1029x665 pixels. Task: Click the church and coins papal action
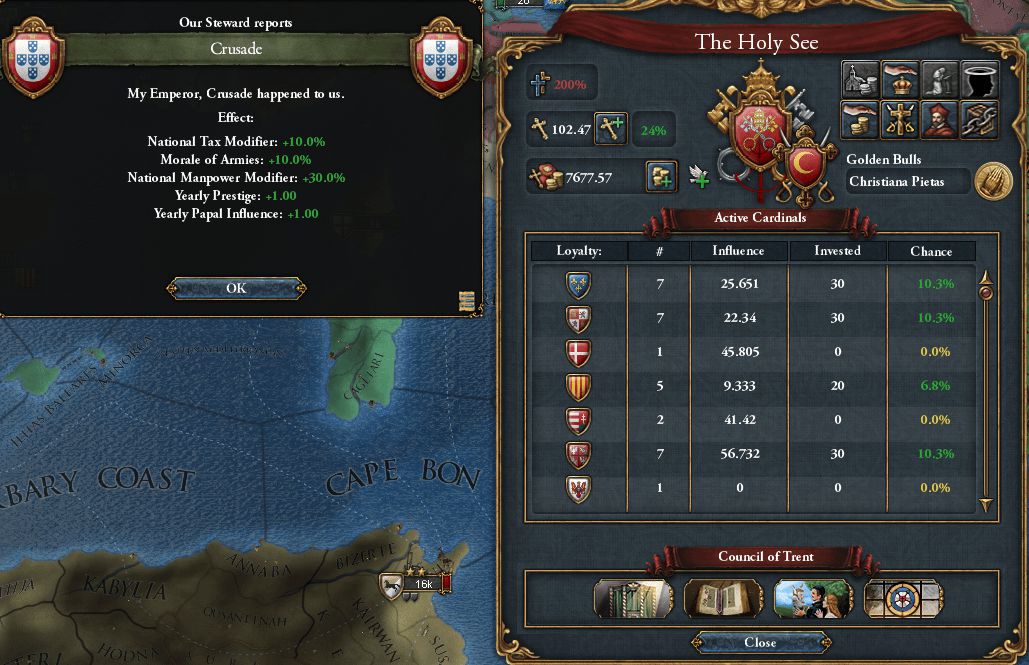861,80
